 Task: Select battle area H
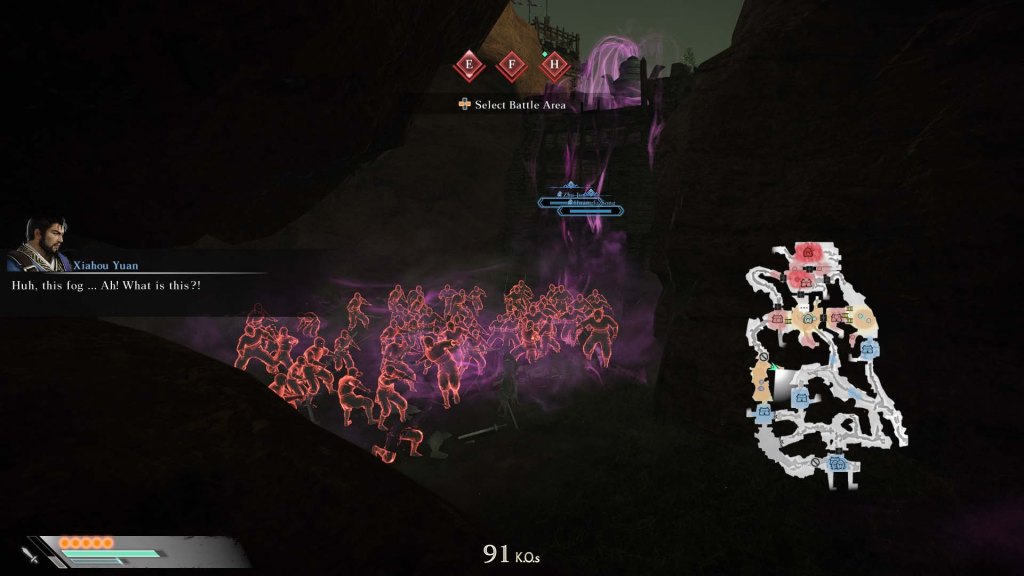[x=554, y=67]
